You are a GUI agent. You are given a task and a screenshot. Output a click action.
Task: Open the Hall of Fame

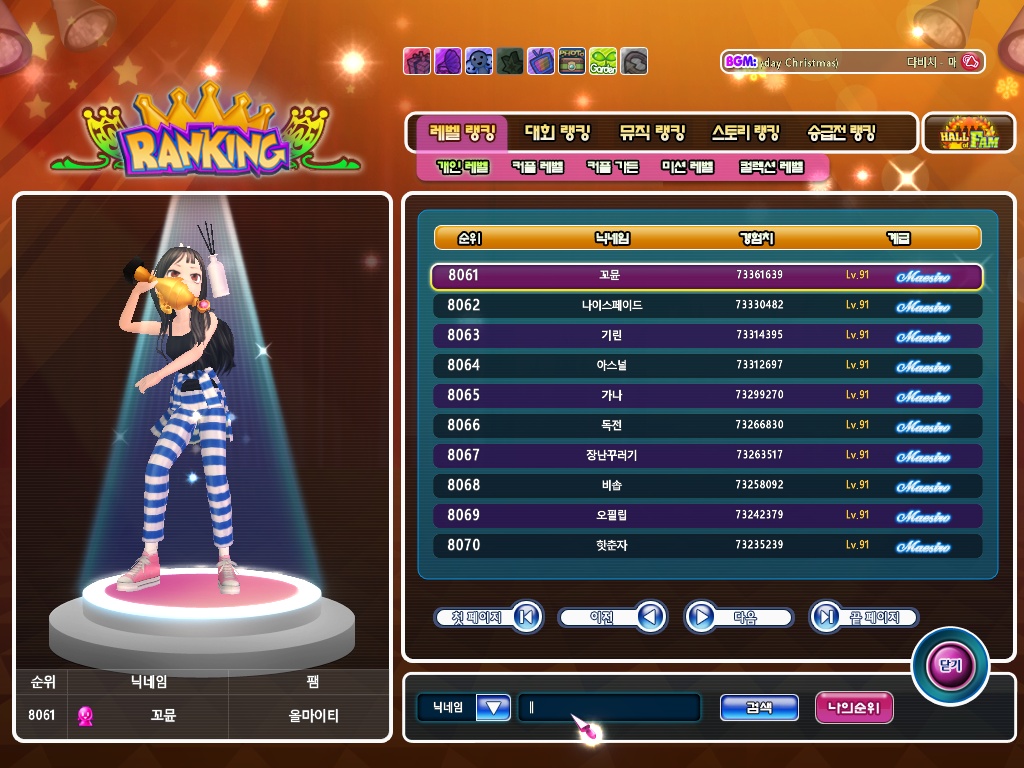(968, 132)
